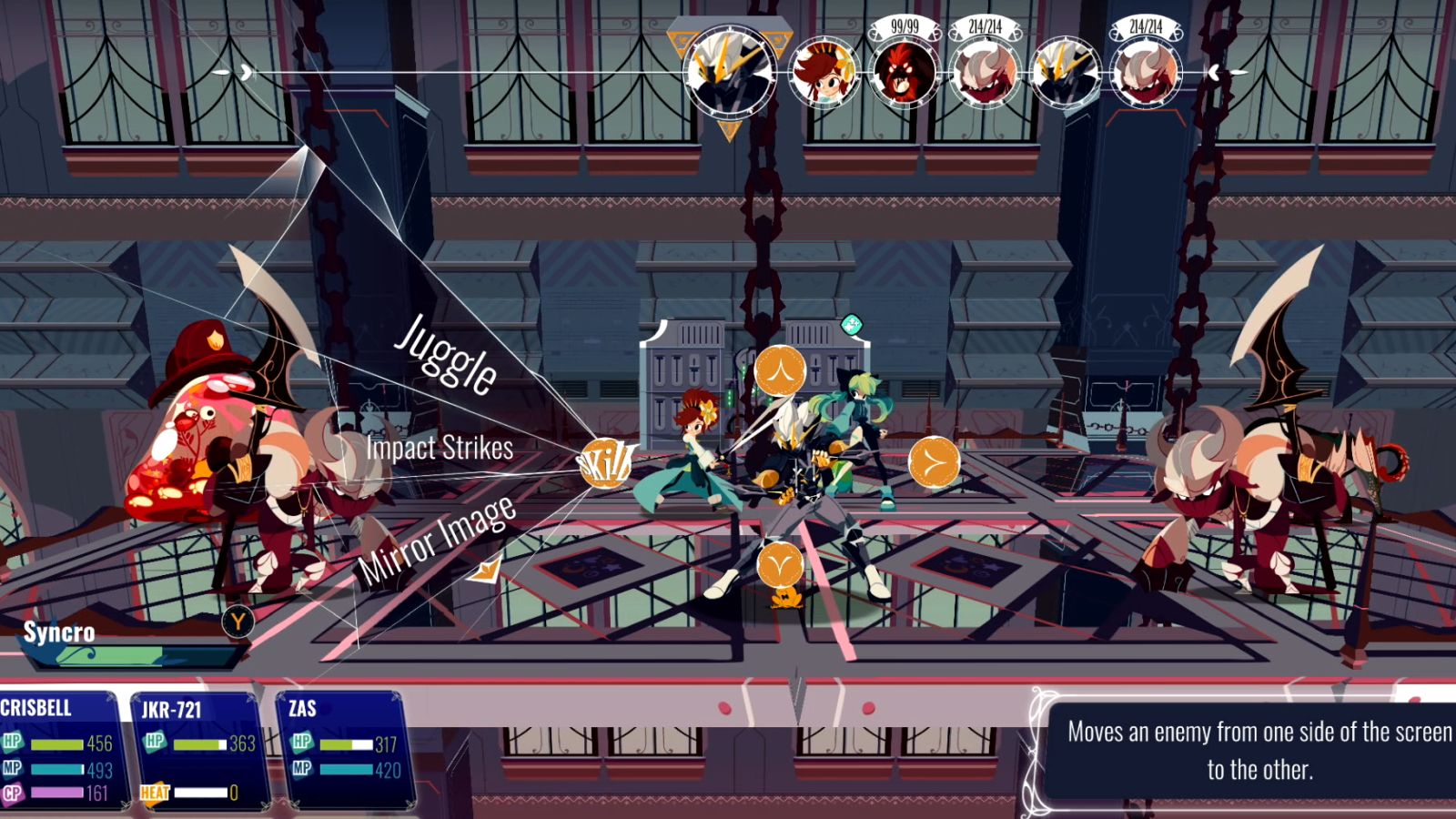Select the Juggle skill
The height and width of the screenshot is (819, 1456).
[446, 354]
